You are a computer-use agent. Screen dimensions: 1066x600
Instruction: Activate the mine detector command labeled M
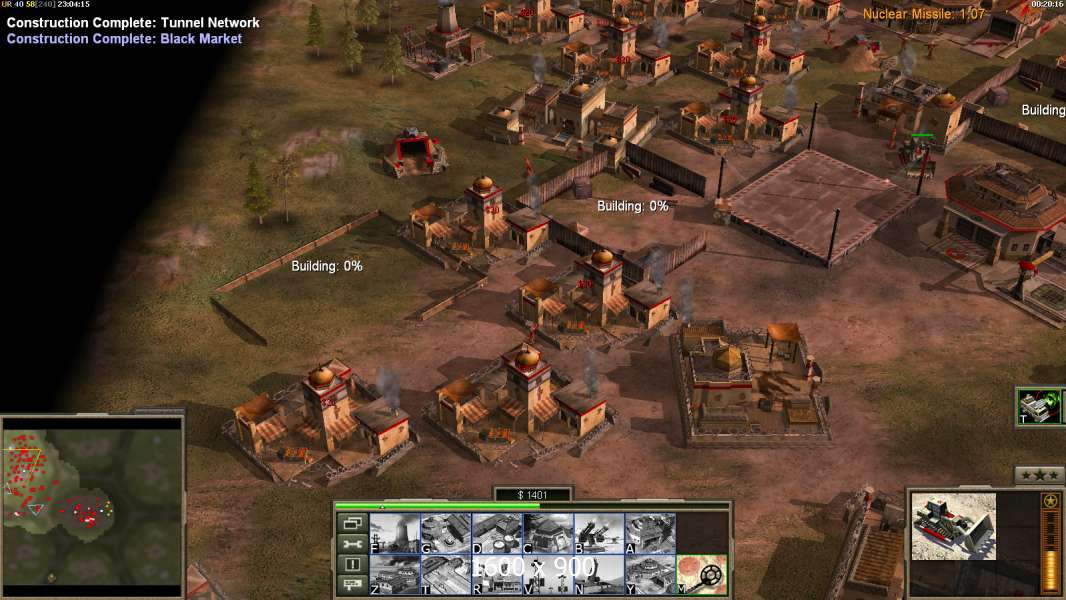702,575
